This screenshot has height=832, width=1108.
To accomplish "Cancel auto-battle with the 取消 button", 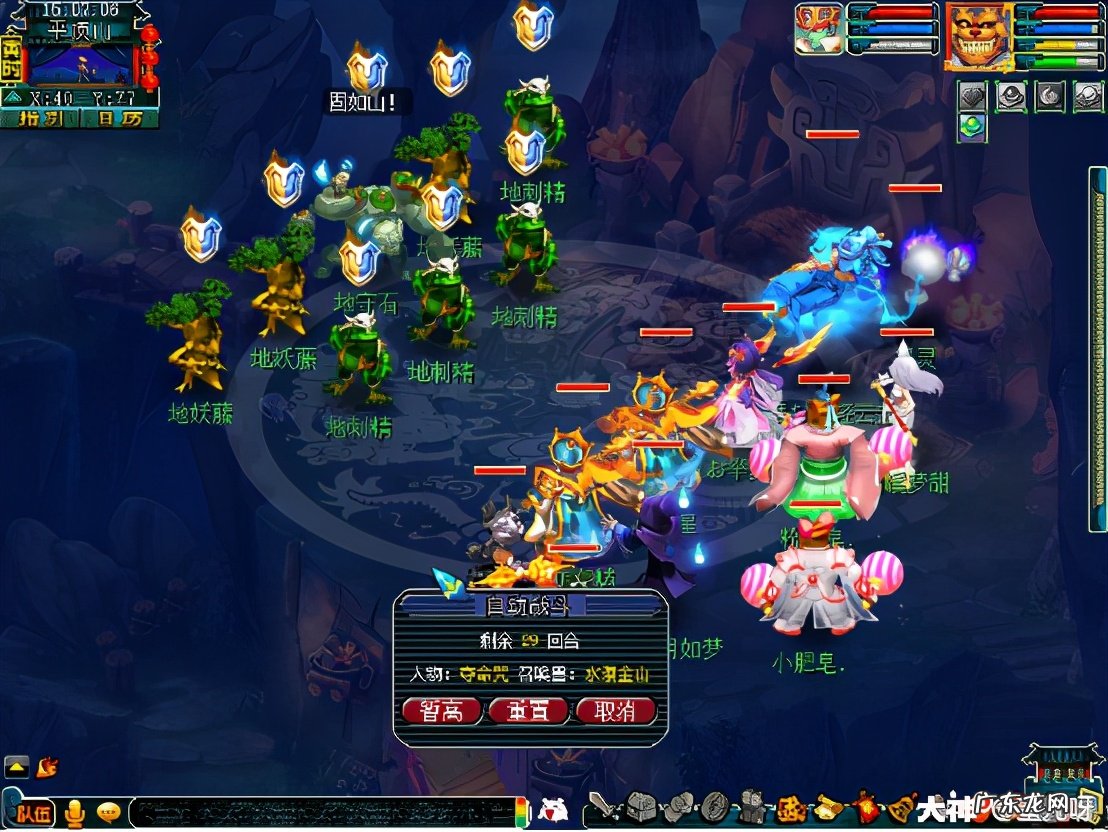I will click(615, 711).
